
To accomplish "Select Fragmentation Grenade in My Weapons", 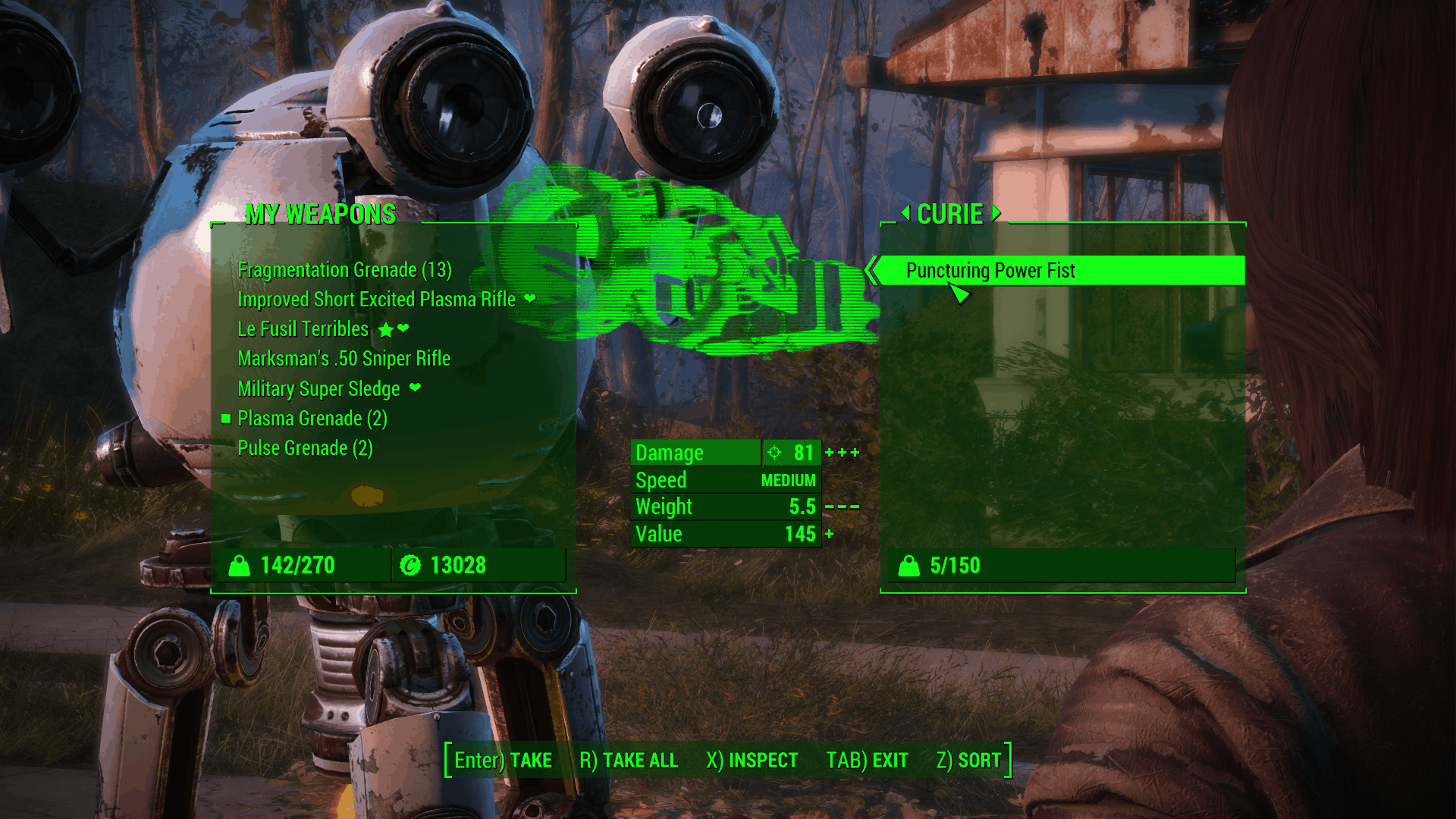I will [x=344, y=270].
